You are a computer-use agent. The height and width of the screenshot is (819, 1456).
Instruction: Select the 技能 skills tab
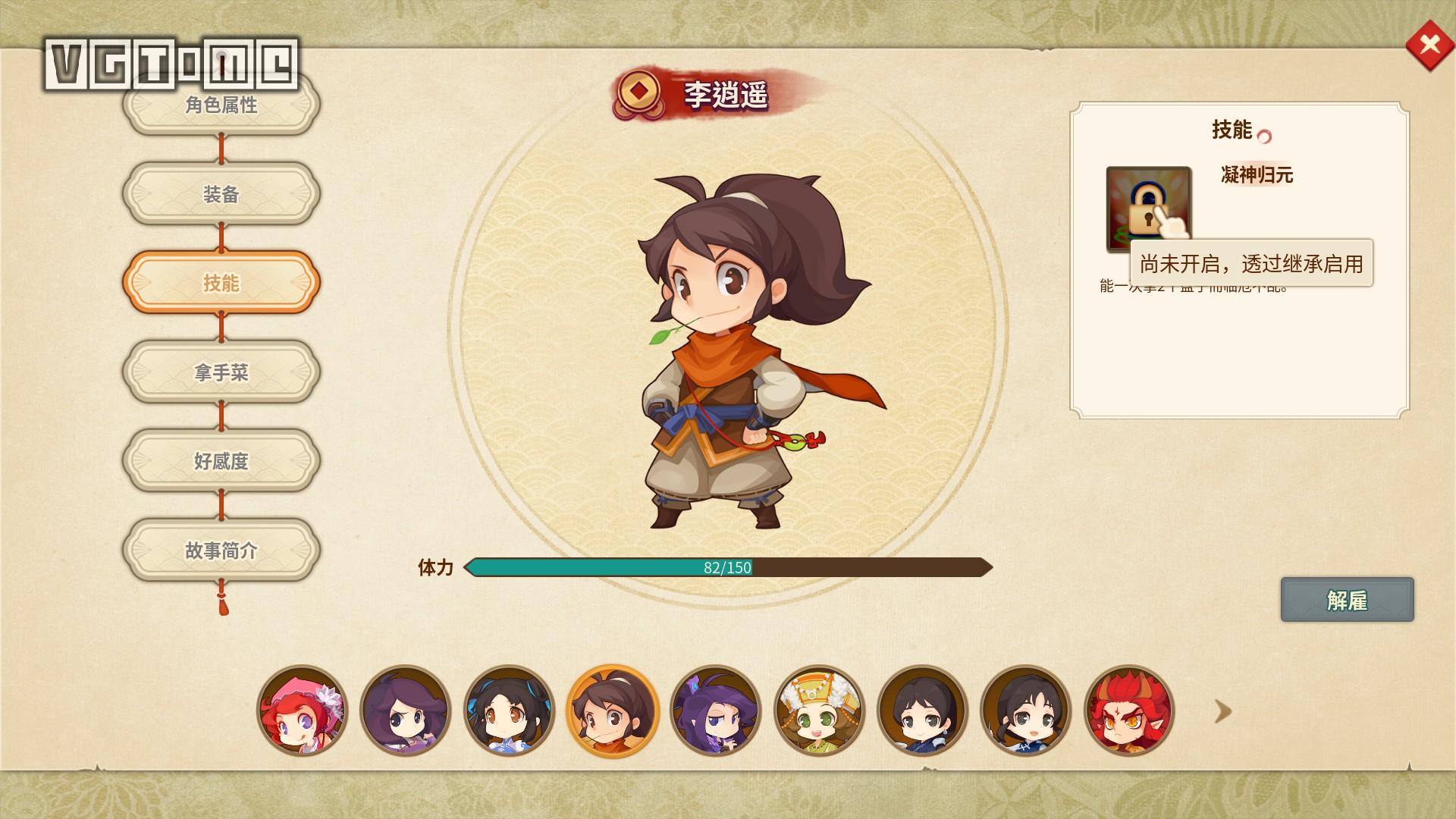[x=221, y=283]
